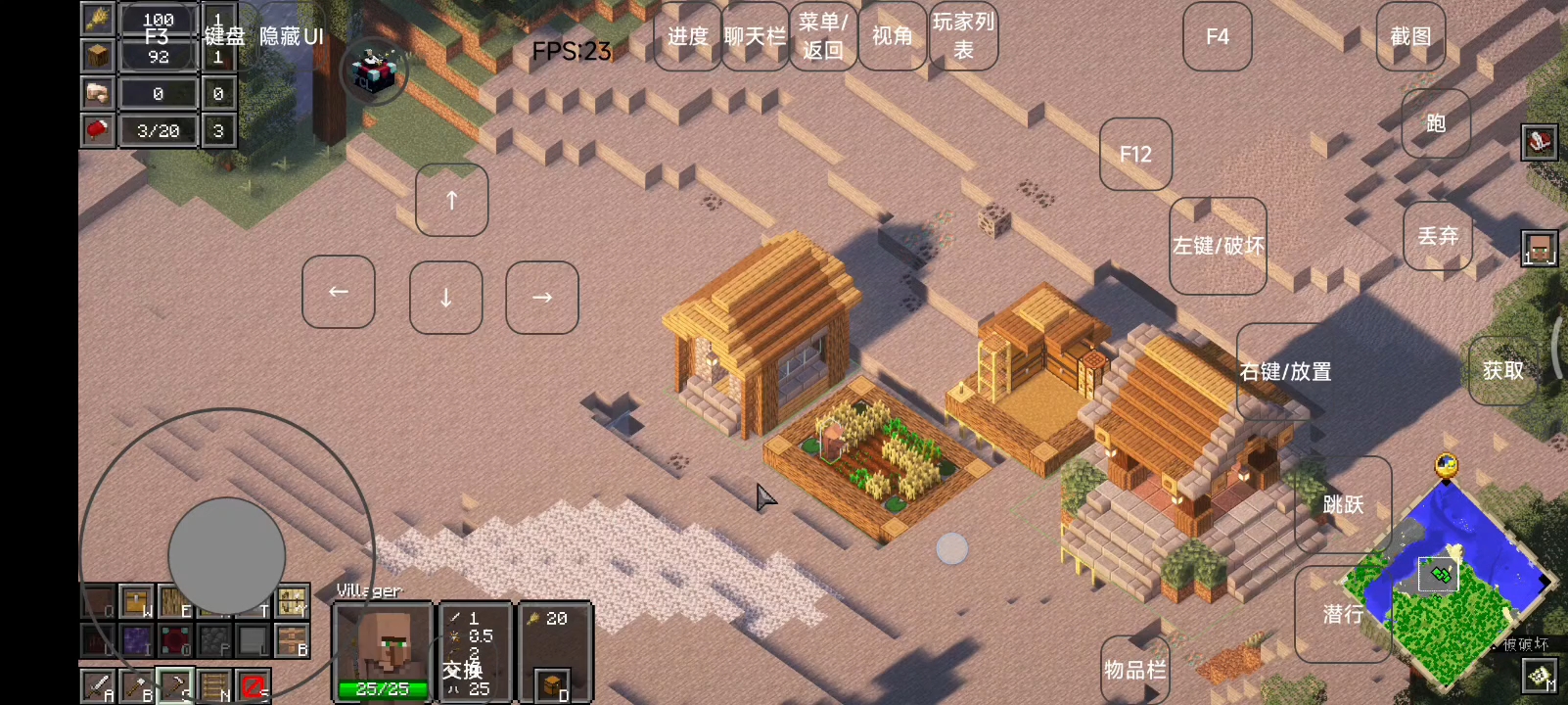Select the pickaxe hotkey icon
1568x705 pixels.
177,683
